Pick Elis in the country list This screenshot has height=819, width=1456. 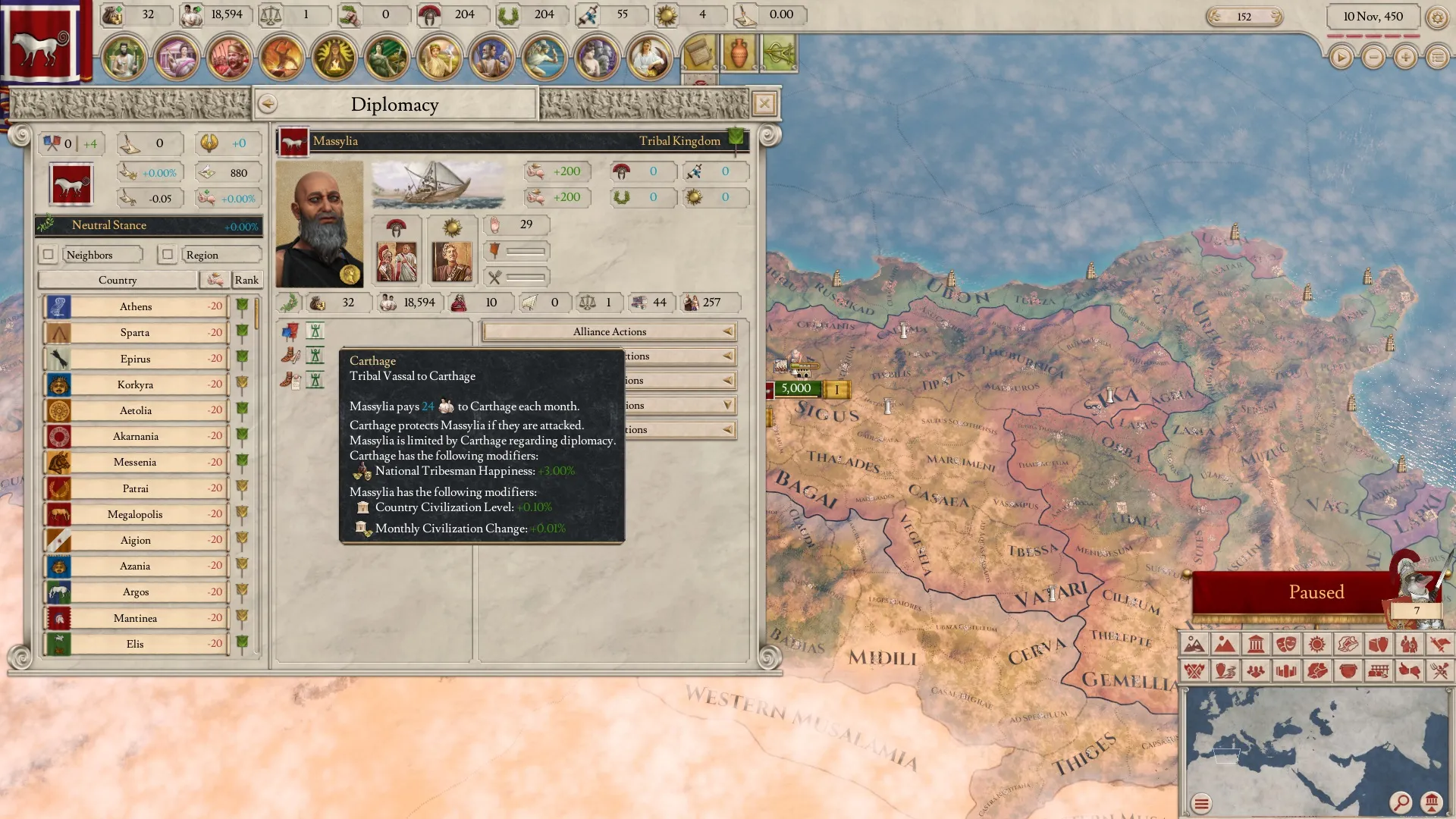click(135, 644)
